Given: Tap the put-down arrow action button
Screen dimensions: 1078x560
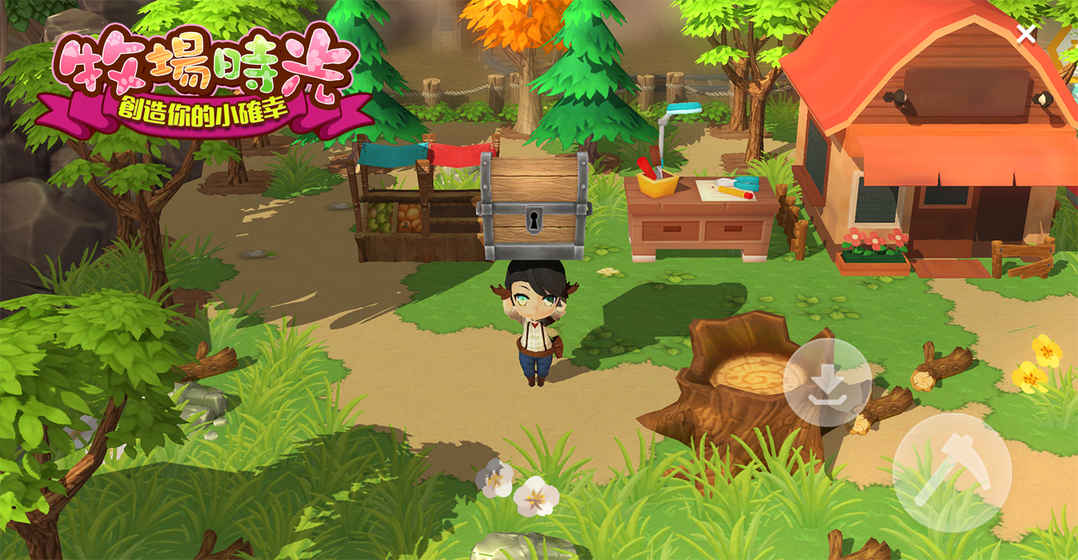Looking at the screenshot, I should click(827, 382).
